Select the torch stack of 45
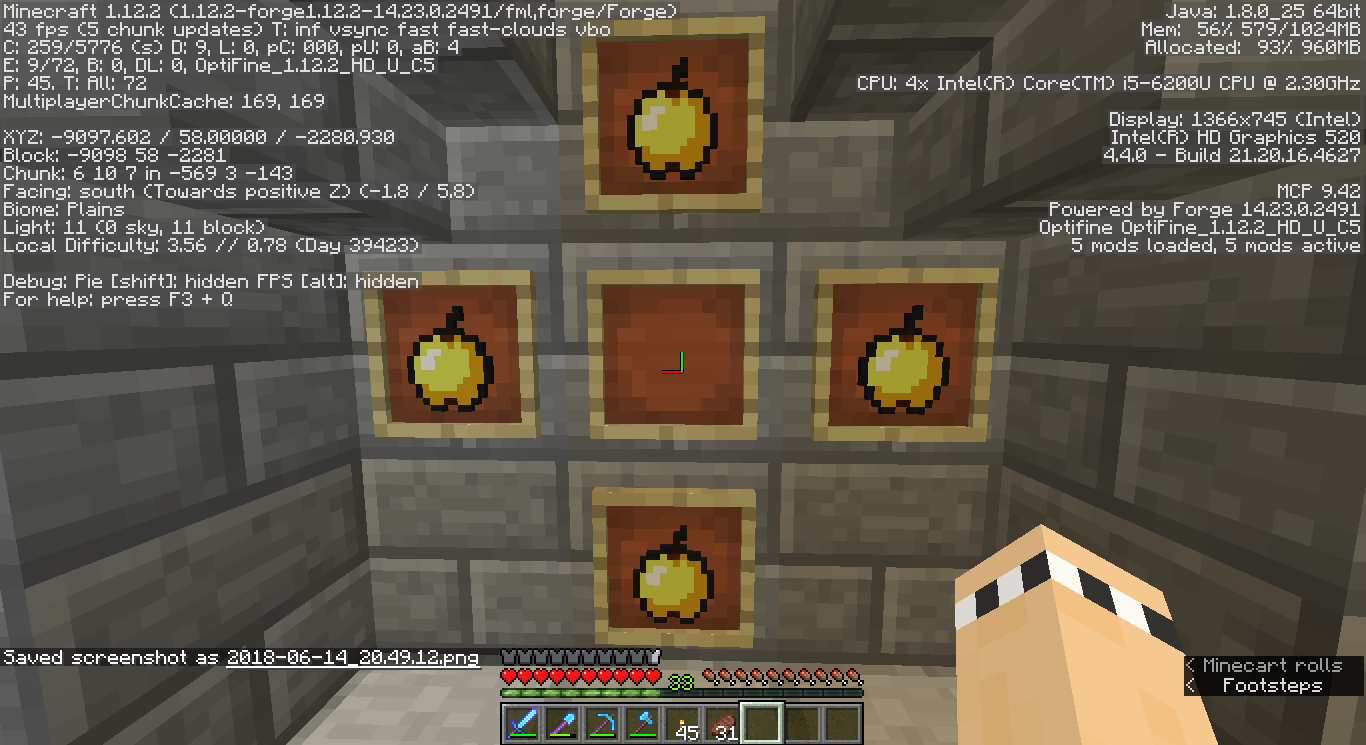The width and height of the screenshot is (1366, 745). tap(682, 722)
